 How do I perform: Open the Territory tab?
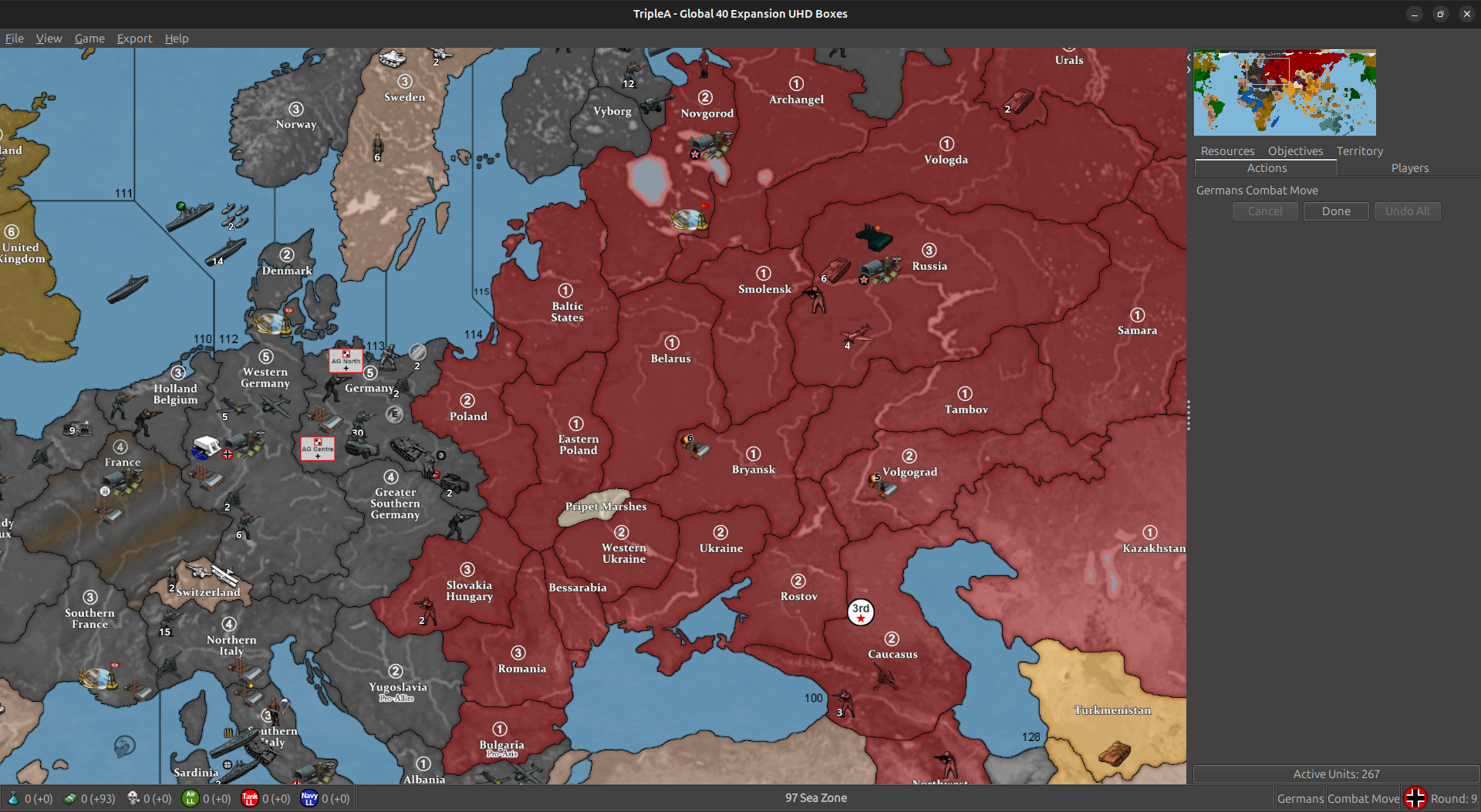(x=1359, y=151)
